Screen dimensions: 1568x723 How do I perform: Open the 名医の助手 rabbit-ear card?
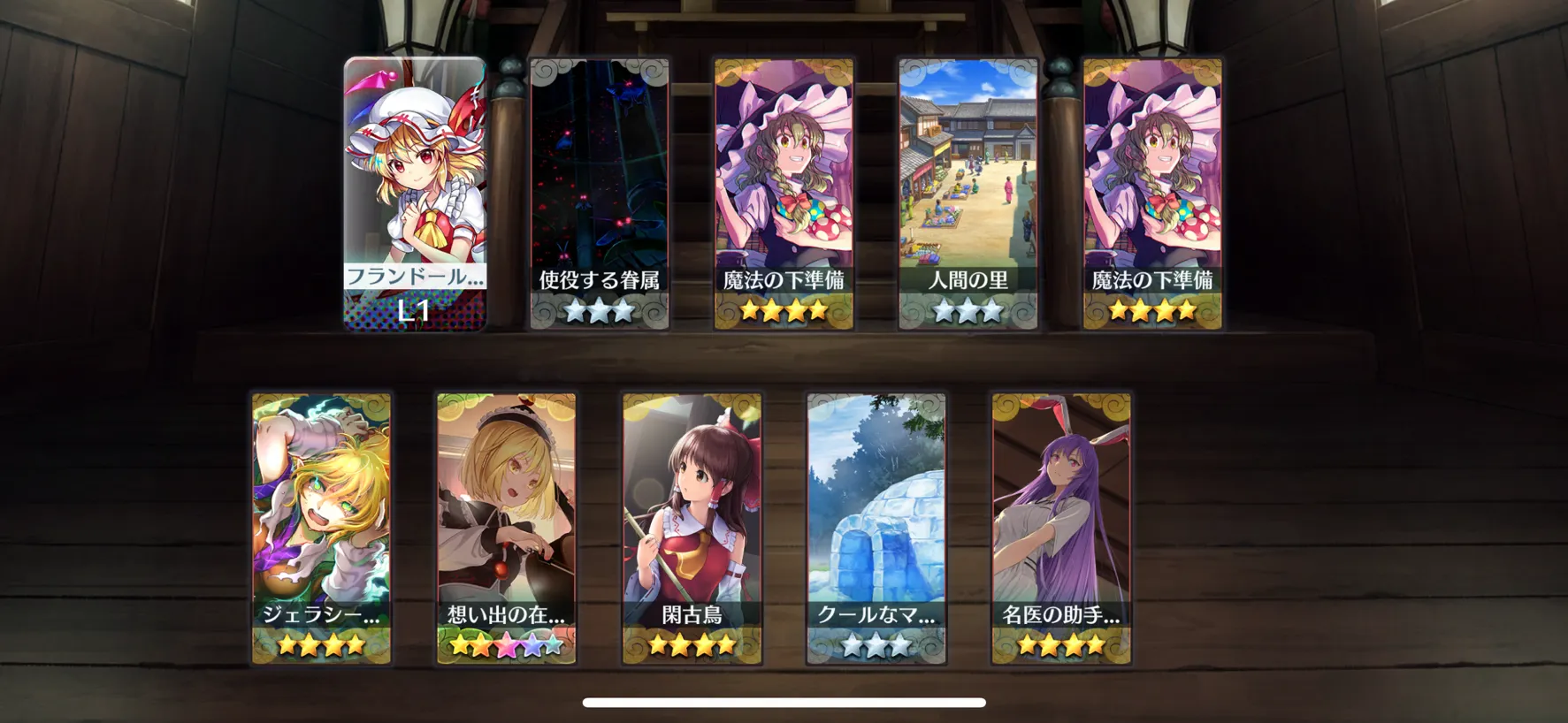click(x=1061, y=528)
